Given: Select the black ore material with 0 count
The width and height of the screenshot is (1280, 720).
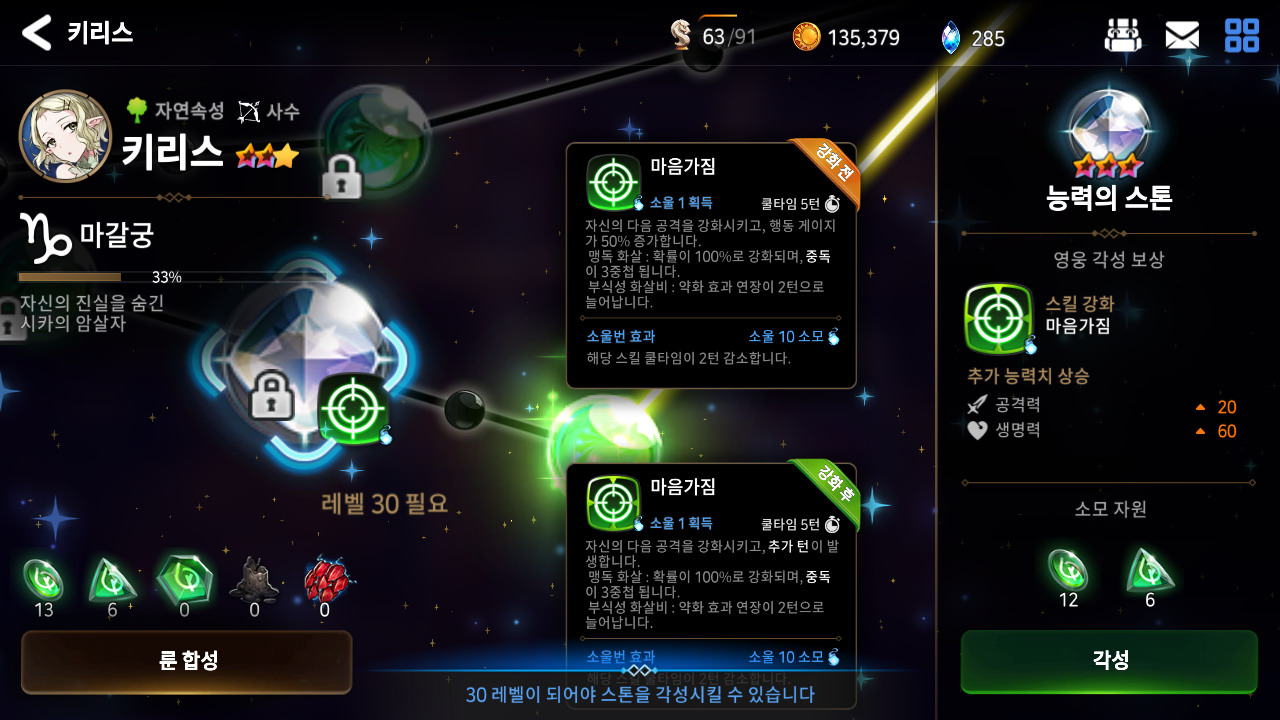Looking at the screenshot, I should 254,580.
